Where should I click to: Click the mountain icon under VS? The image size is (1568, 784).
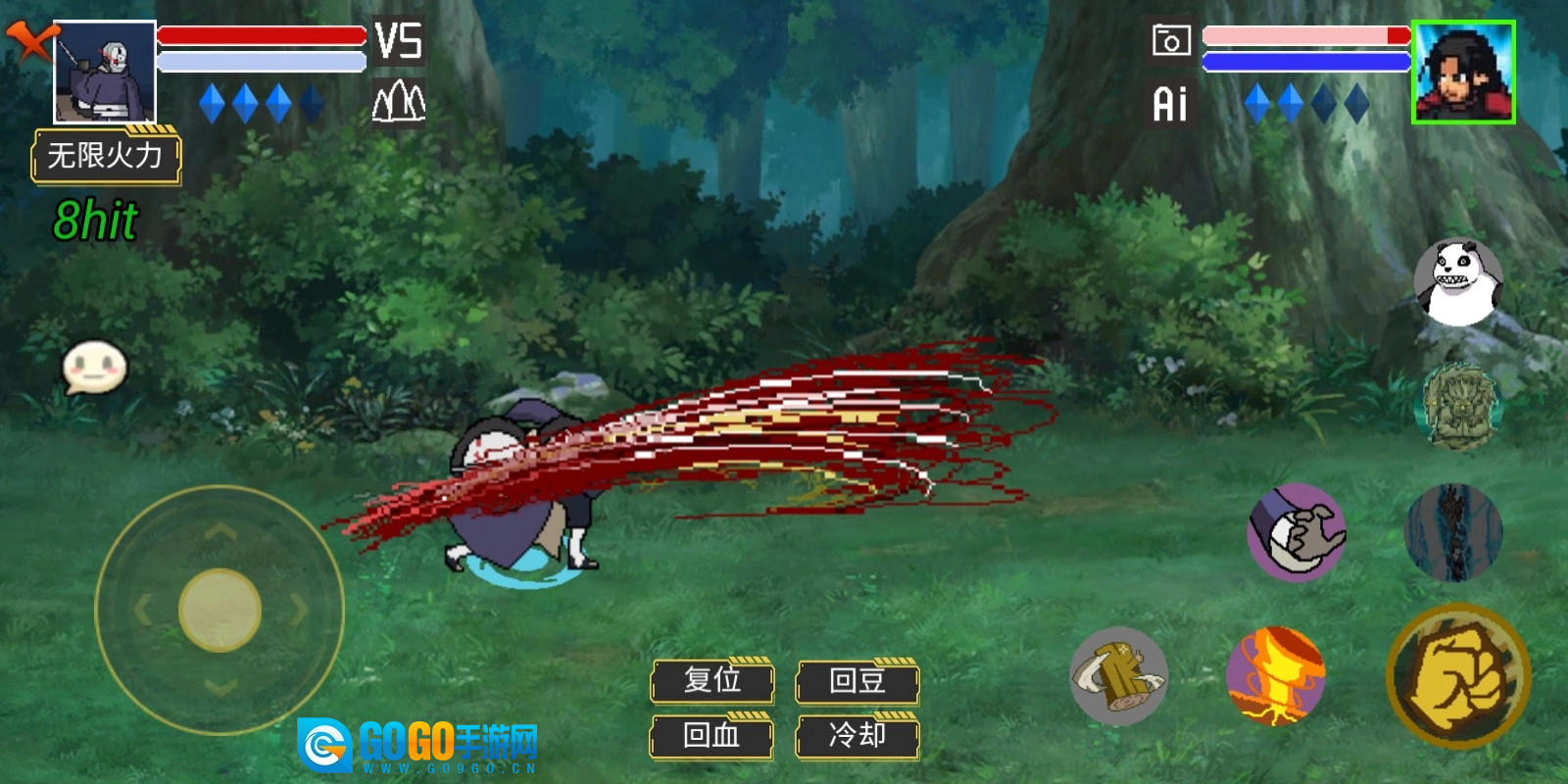pyautogui.click(x=399, y=102)
